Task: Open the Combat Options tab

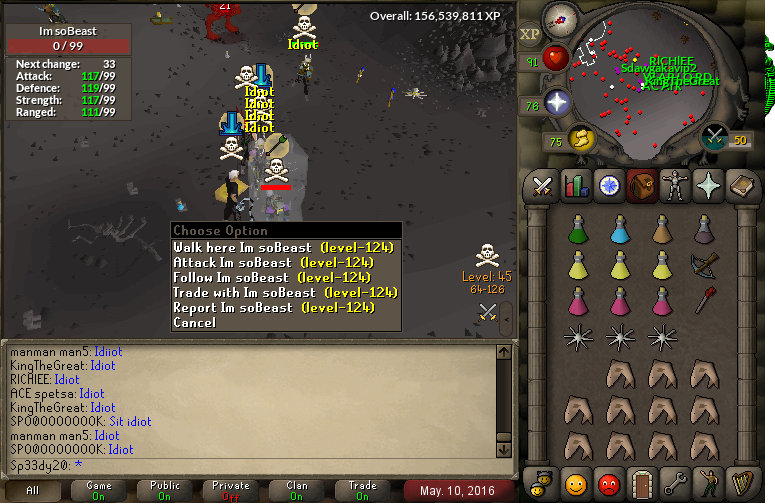Action: (x=543, y=186)
